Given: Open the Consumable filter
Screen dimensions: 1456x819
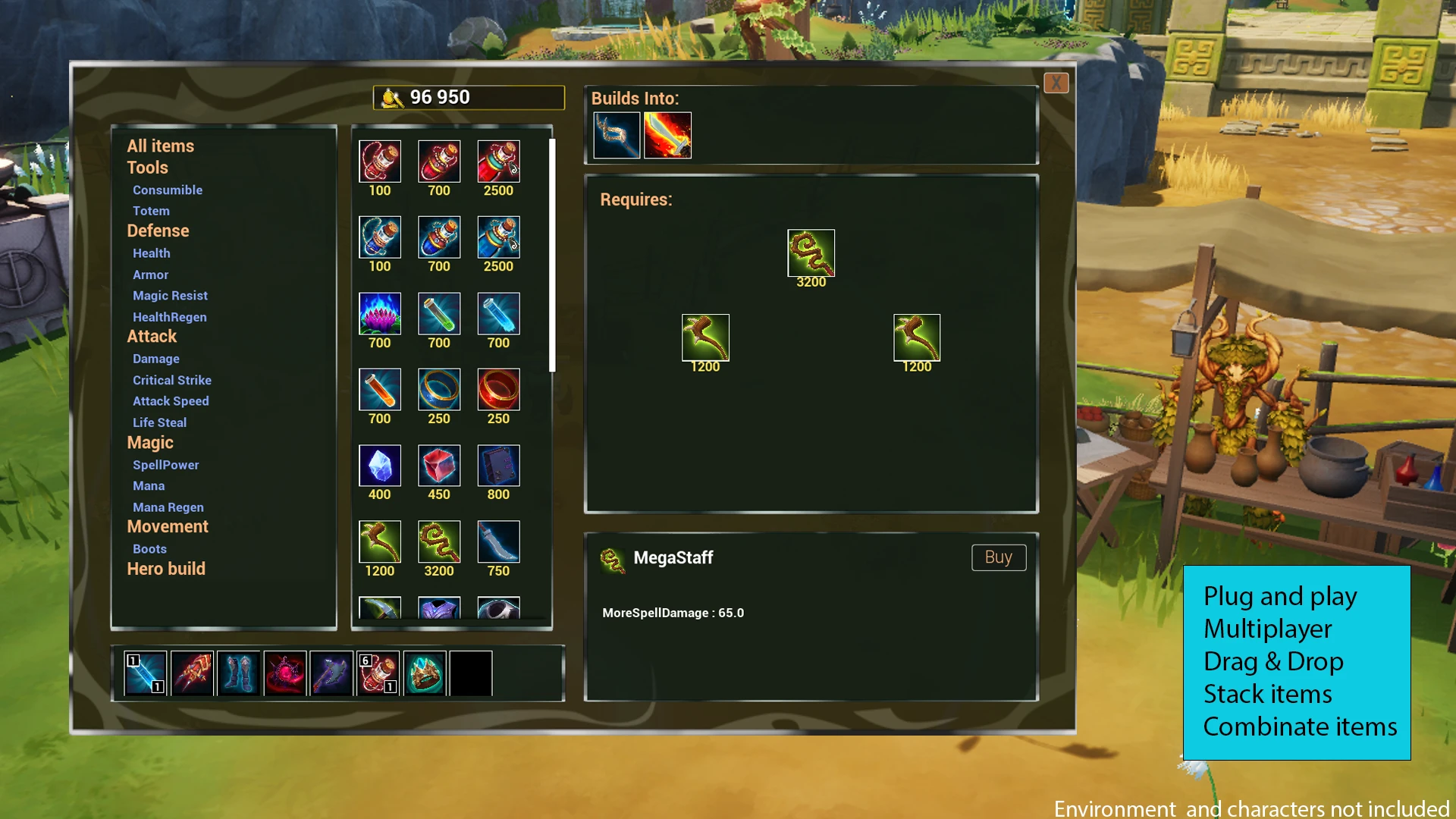Looking at the screenshot, I should 168,190.
